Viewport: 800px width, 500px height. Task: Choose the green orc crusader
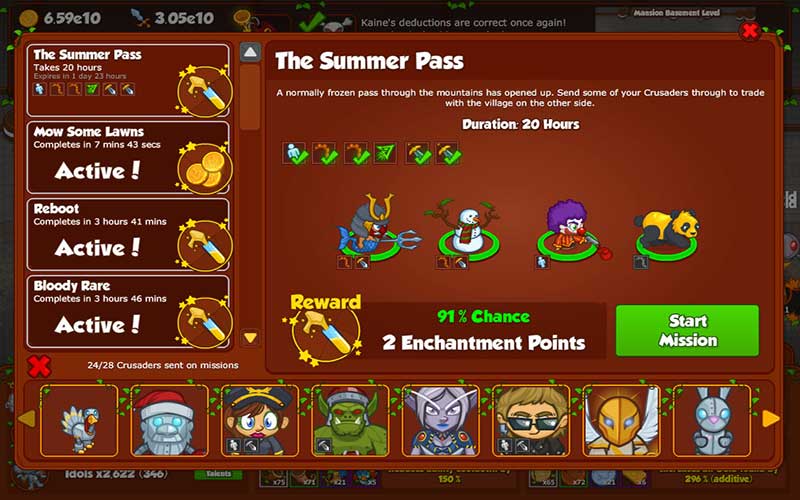[x=350, y=420]
